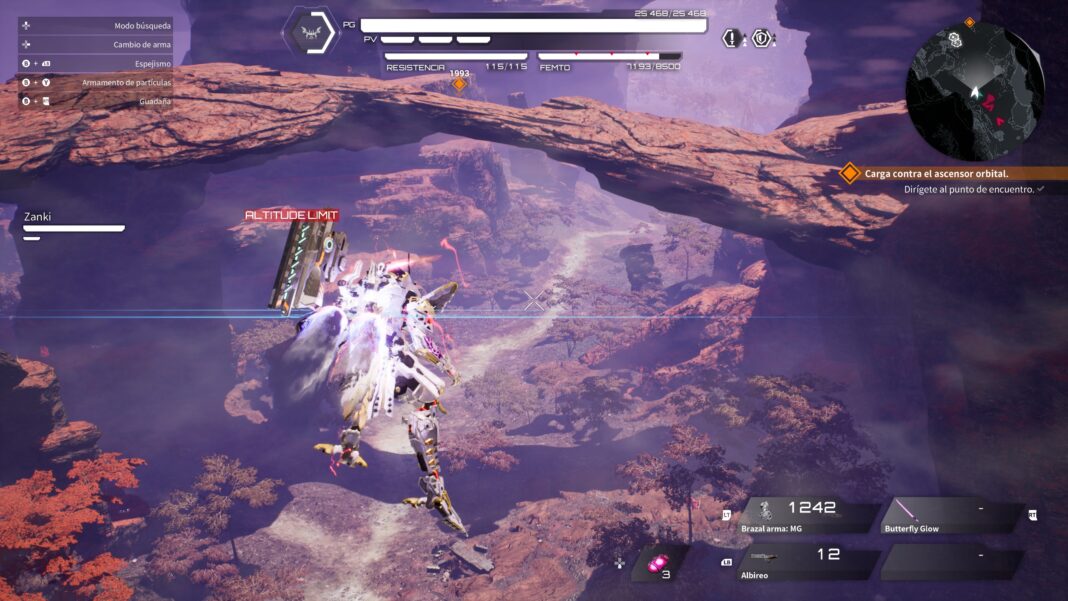Choose the Butterfly Glow weapon slot
Screen dimensions: 1068x601
click(952, 515)
